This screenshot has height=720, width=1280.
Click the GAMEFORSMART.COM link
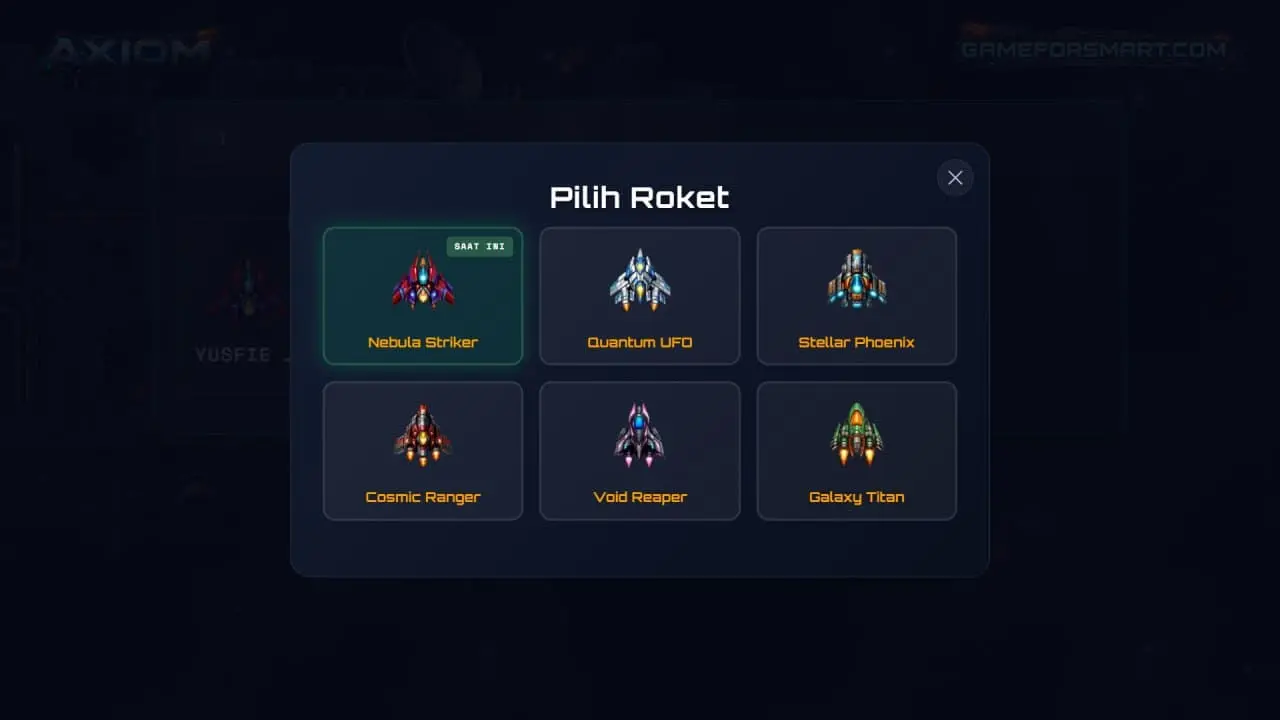click(1092, 48)
